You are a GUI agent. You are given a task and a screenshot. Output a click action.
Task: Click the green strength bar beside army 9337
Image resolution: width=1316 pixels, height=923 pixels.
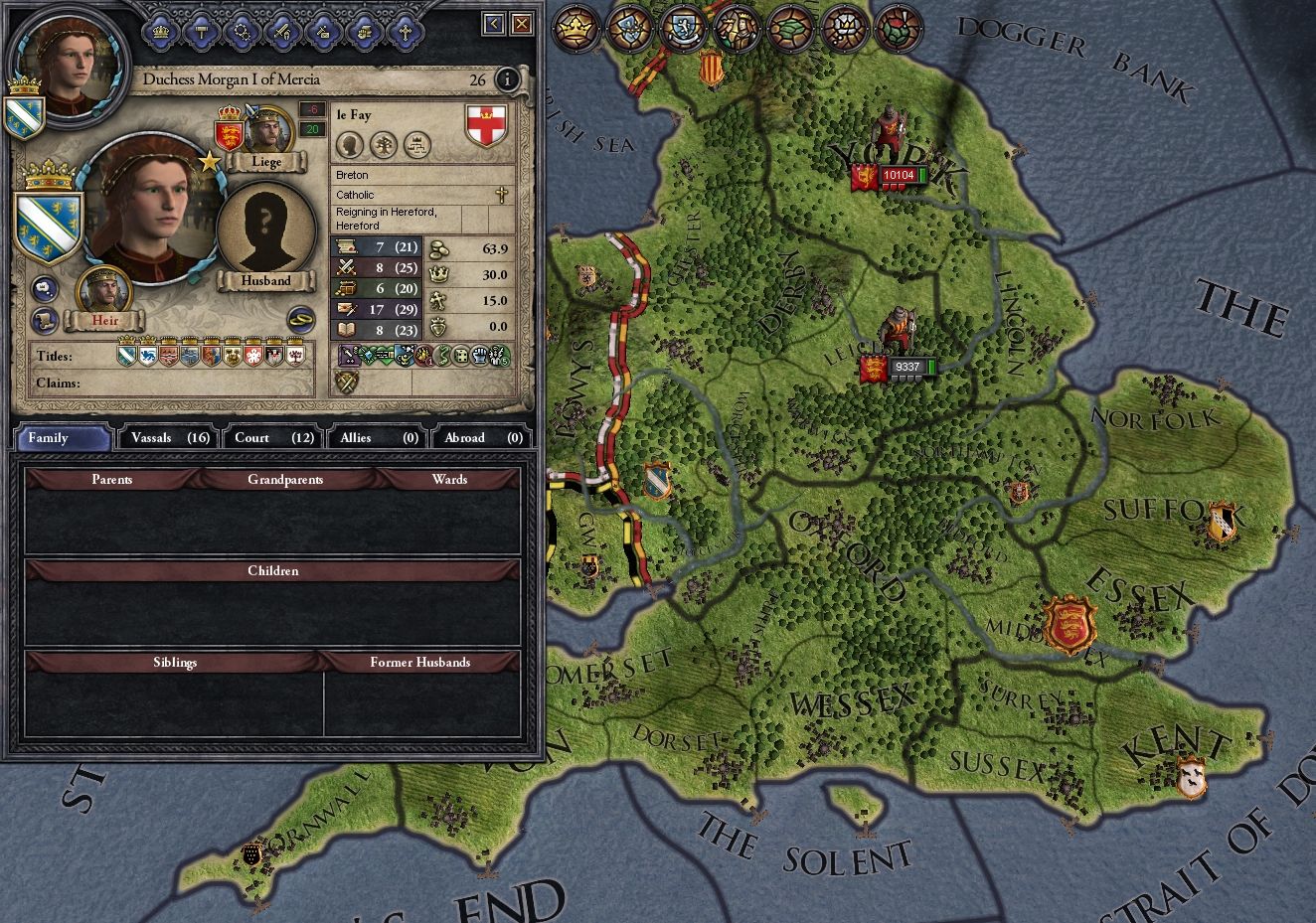click(930, 365)
